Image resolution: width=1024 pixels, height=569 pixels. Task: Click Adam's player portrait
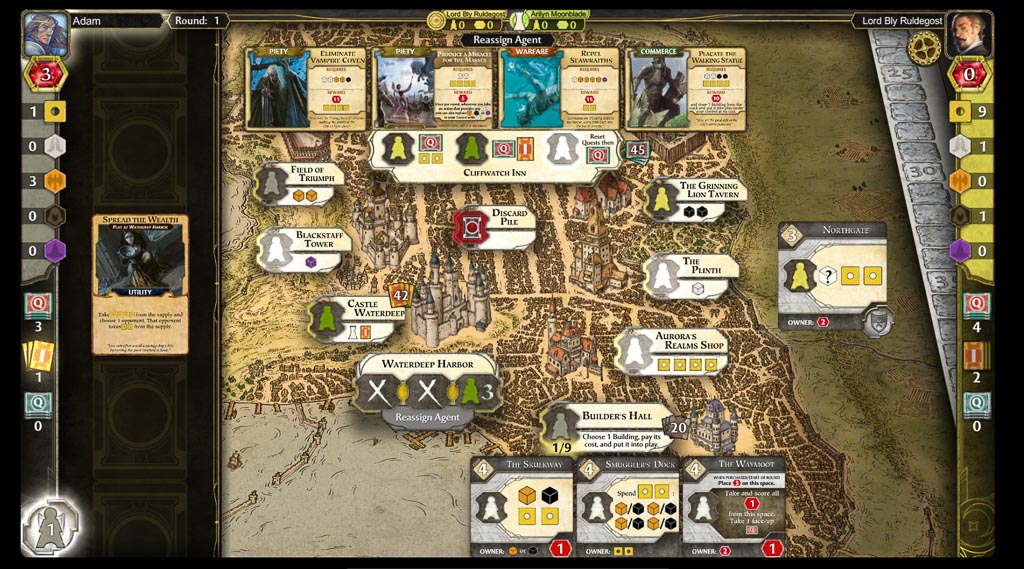point(45,34)
